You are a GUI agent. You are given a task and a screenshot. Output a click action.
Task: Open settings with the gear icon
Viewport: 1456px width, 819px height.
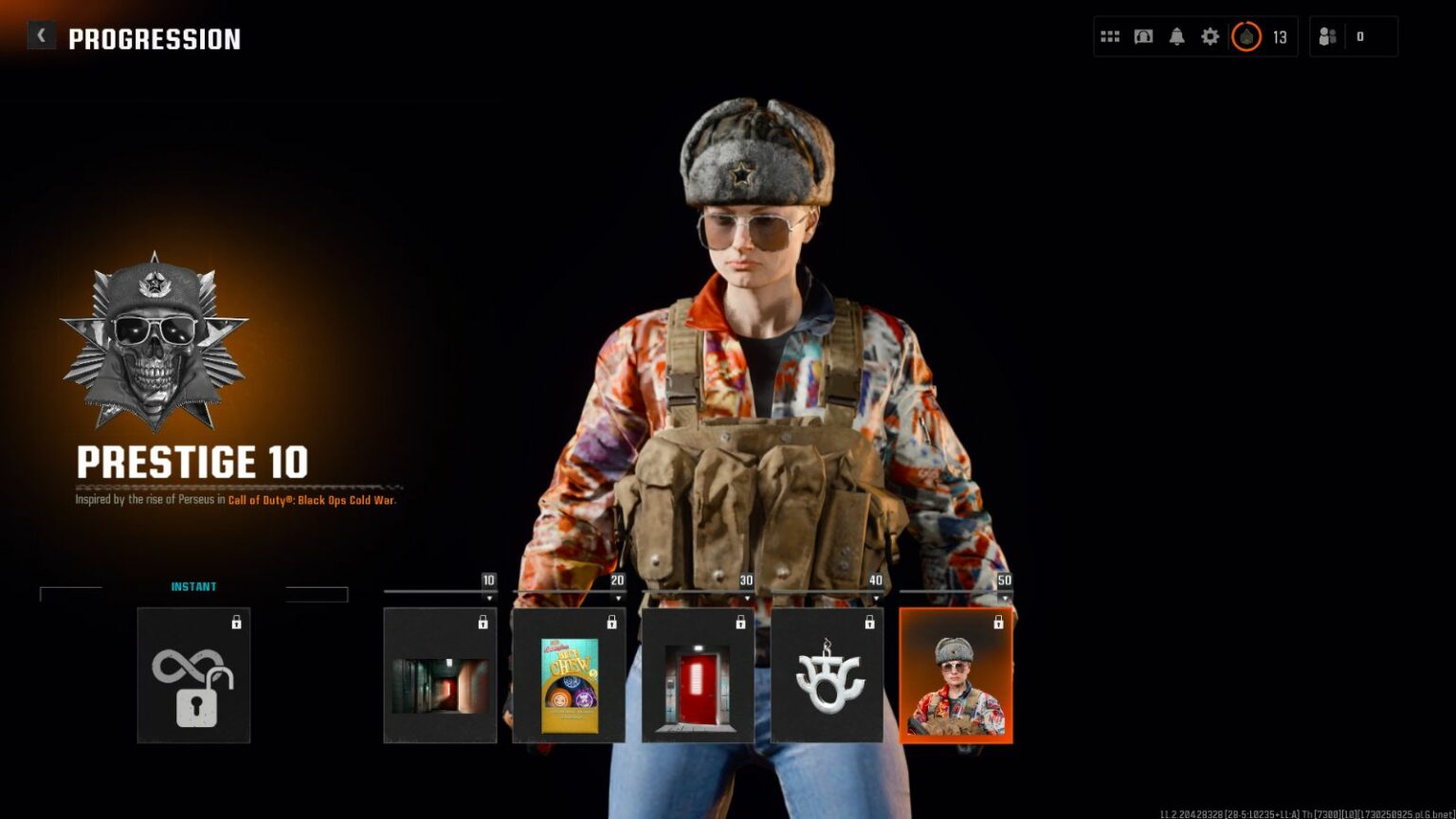click(1210, 36)
